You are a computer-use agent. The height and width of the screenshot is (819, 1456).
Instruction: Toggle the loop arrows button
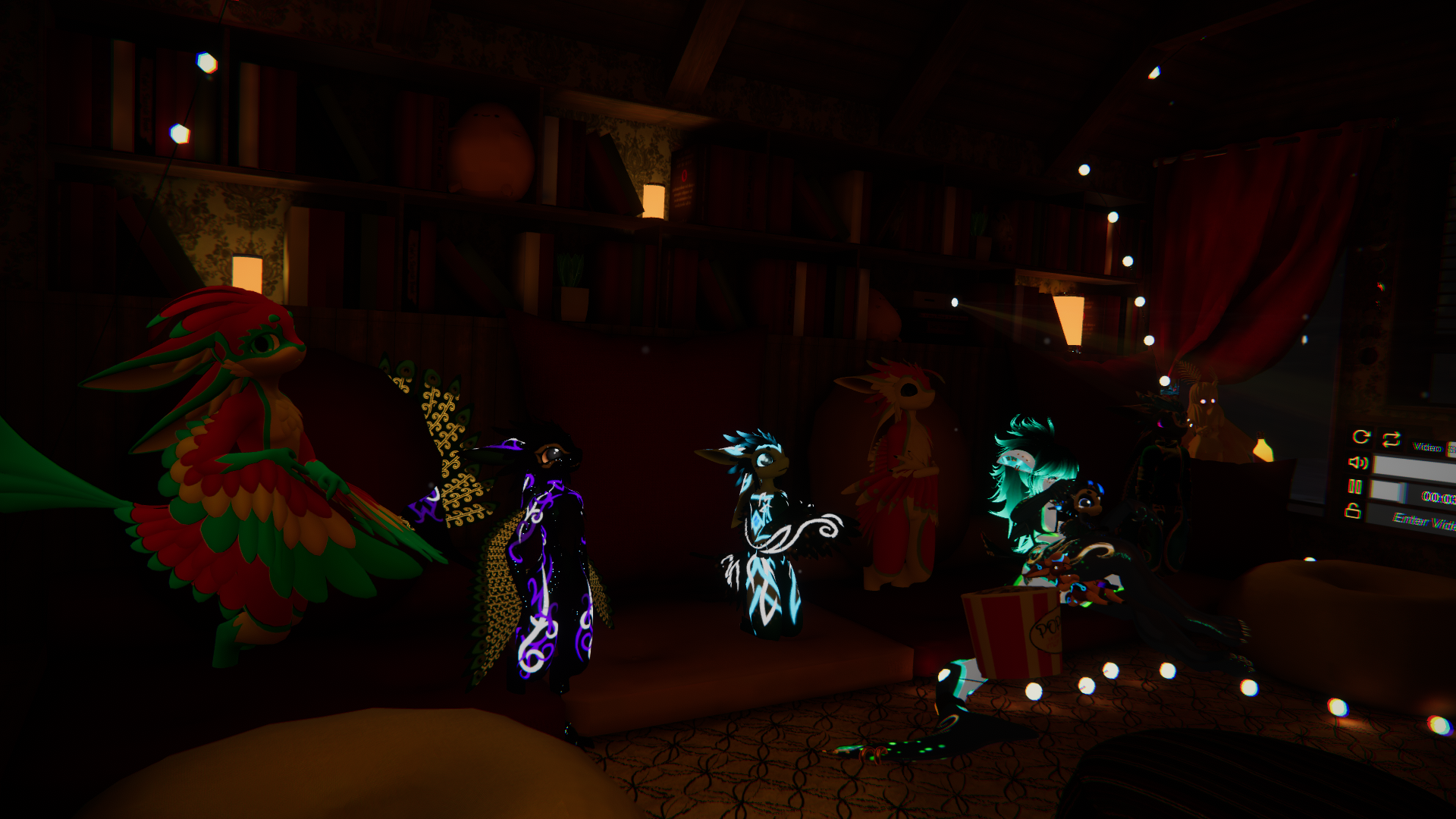1391,439
